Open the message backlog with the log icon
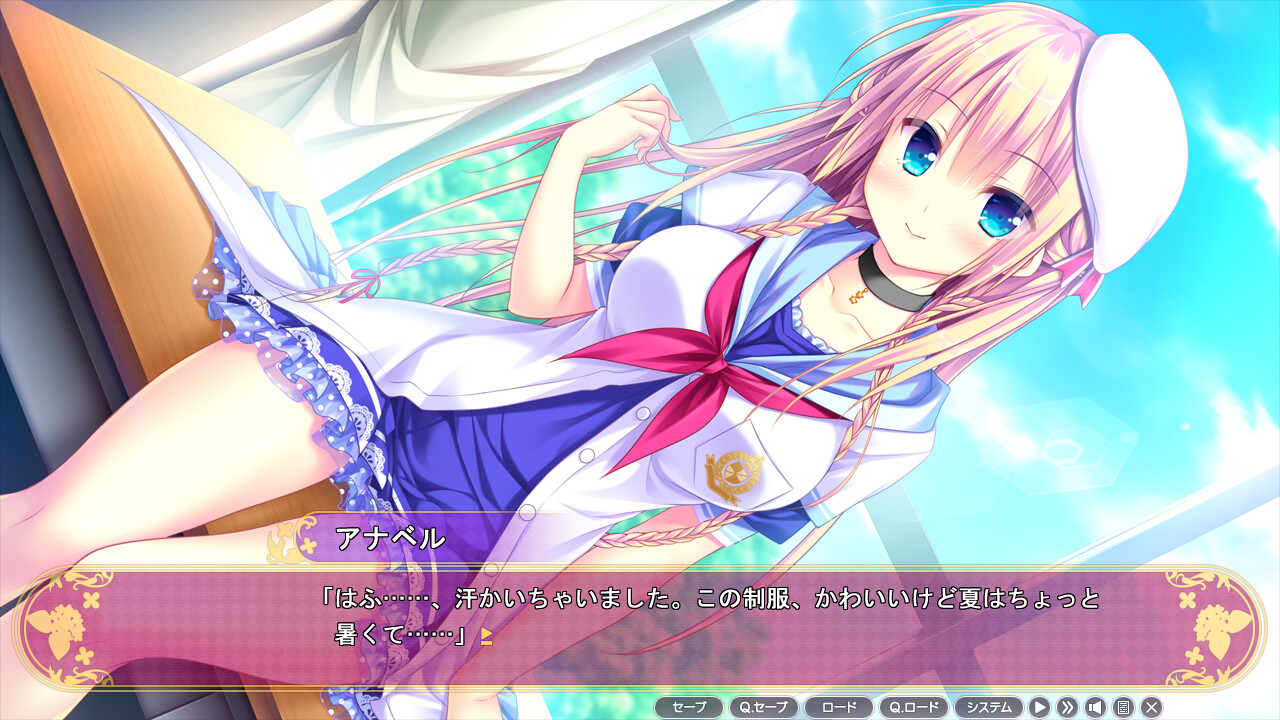 pyautogui.click(x=1124, y=706)
